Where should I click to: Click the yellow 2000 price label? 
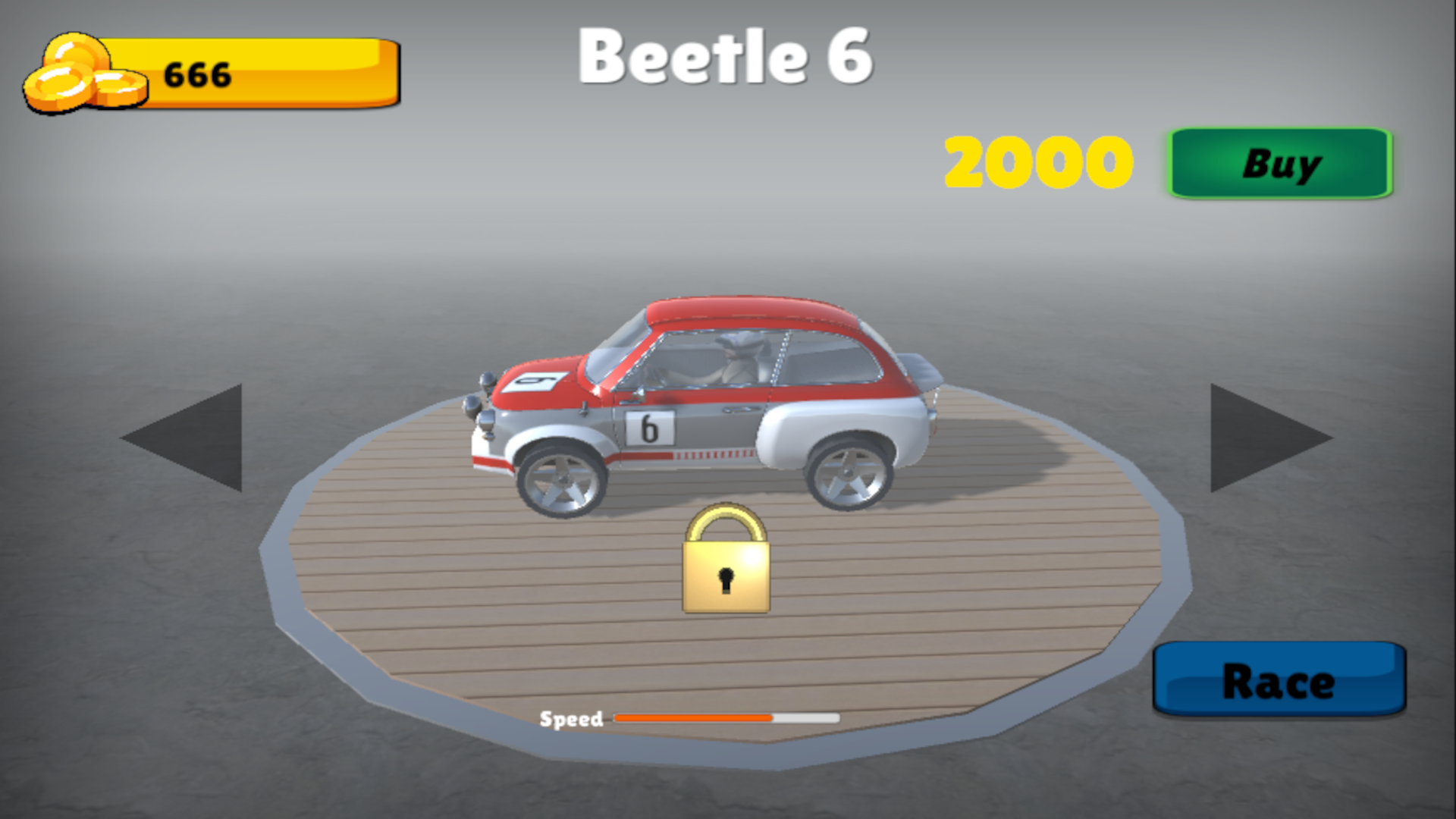(1037, 162)
